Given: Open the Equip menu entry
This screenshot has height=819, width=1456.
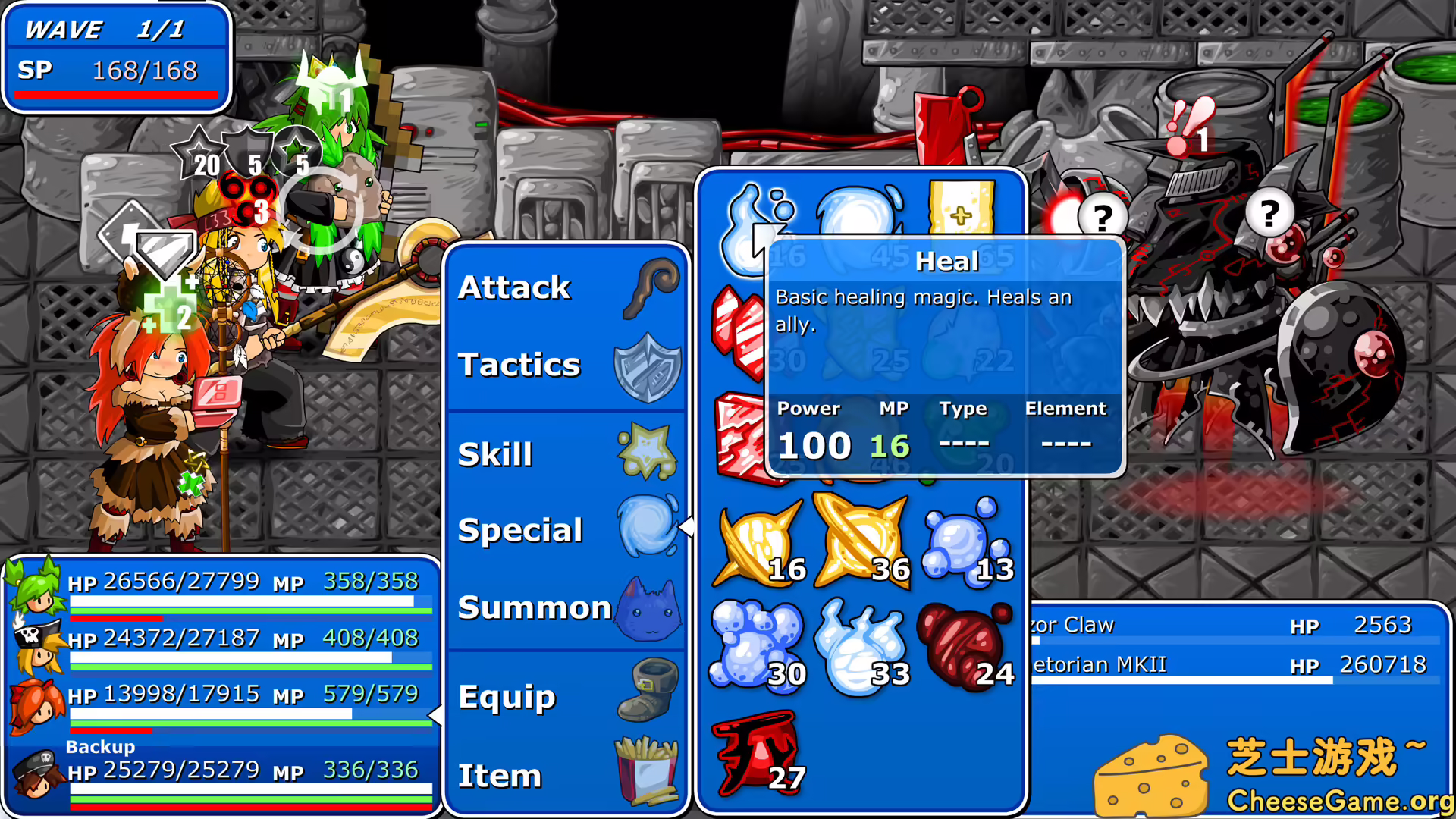Looking at the screenshot, I should (x=508, y=695).
